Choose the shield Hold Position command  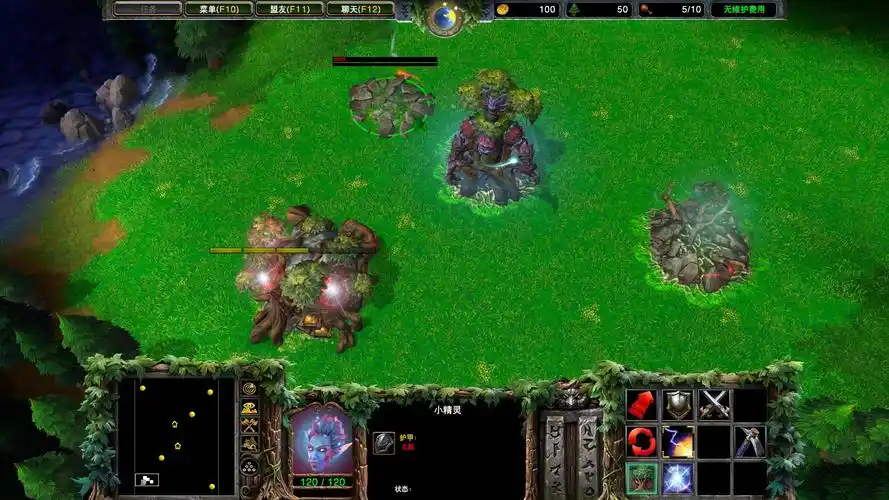(x=678, y=404)
